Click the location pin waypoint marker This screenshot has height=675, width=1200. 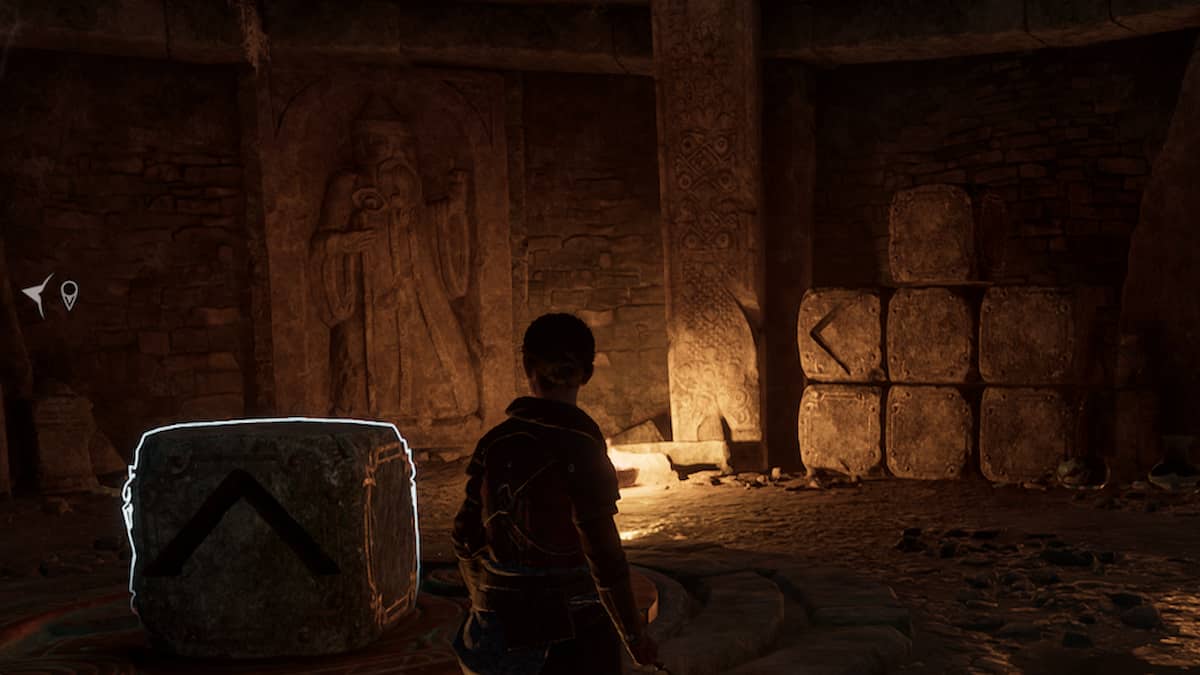(69, 294)
